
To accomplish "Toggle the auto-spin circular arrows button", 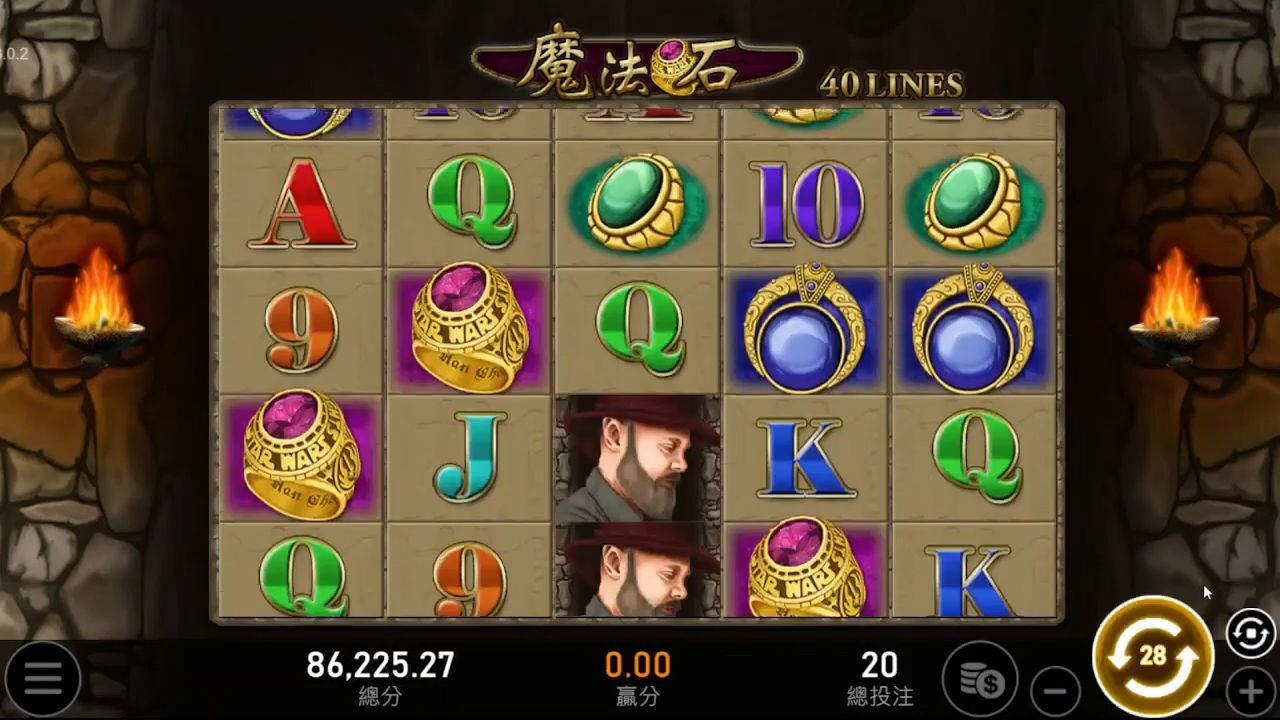I will pyautogui.click(x=1250, y=635).
